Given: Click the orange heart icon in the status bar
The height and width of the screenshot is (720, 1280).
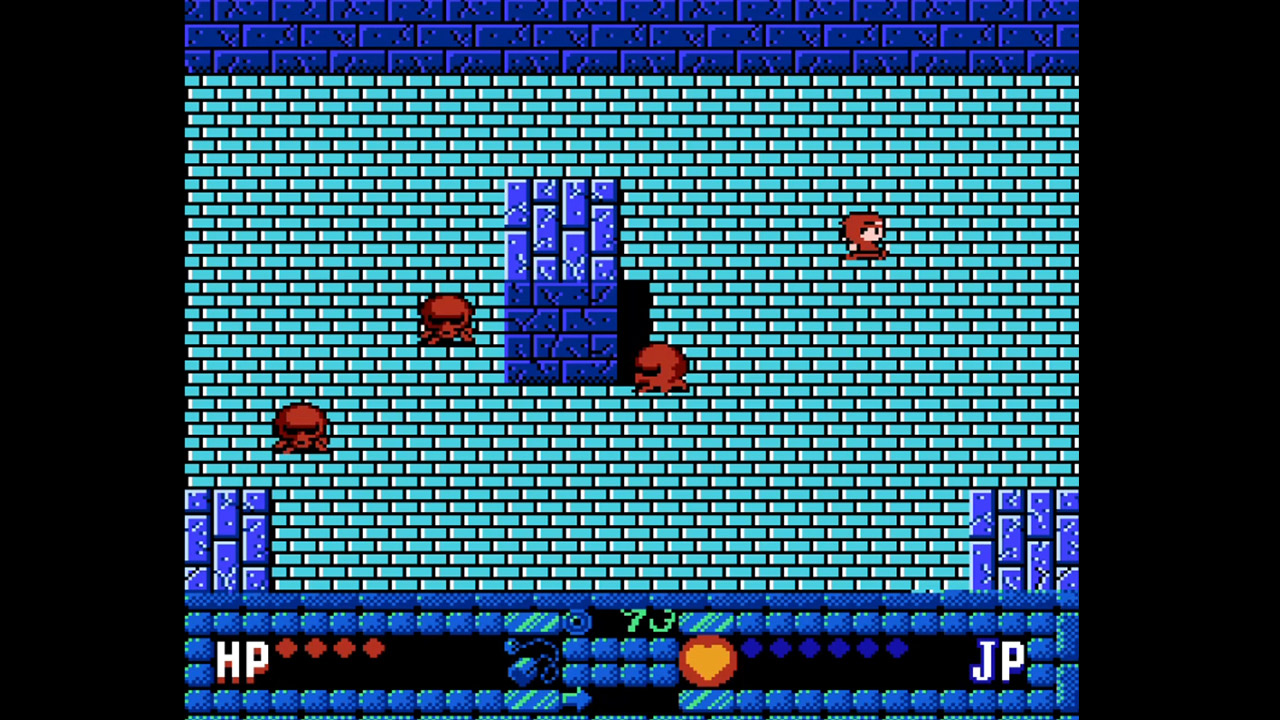Looking at the screenshot, I should click(708, 659).
